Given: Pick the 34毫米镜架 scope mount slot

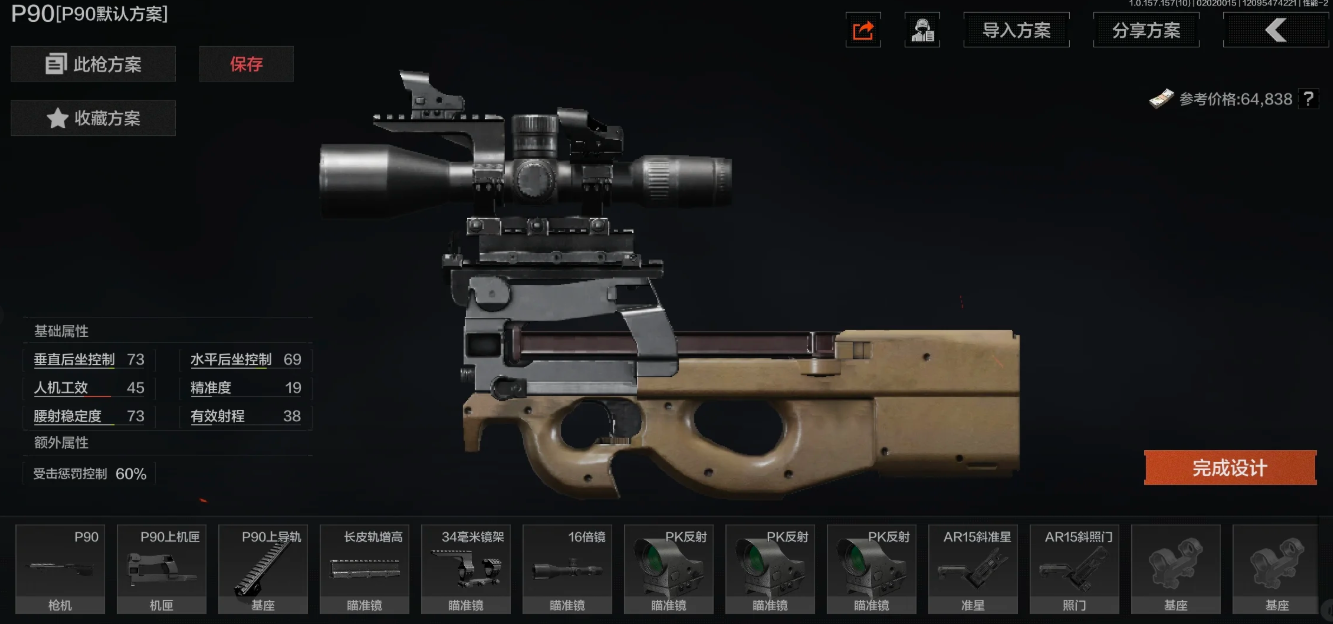Looking at the screenshot, I should coord(465,569).
